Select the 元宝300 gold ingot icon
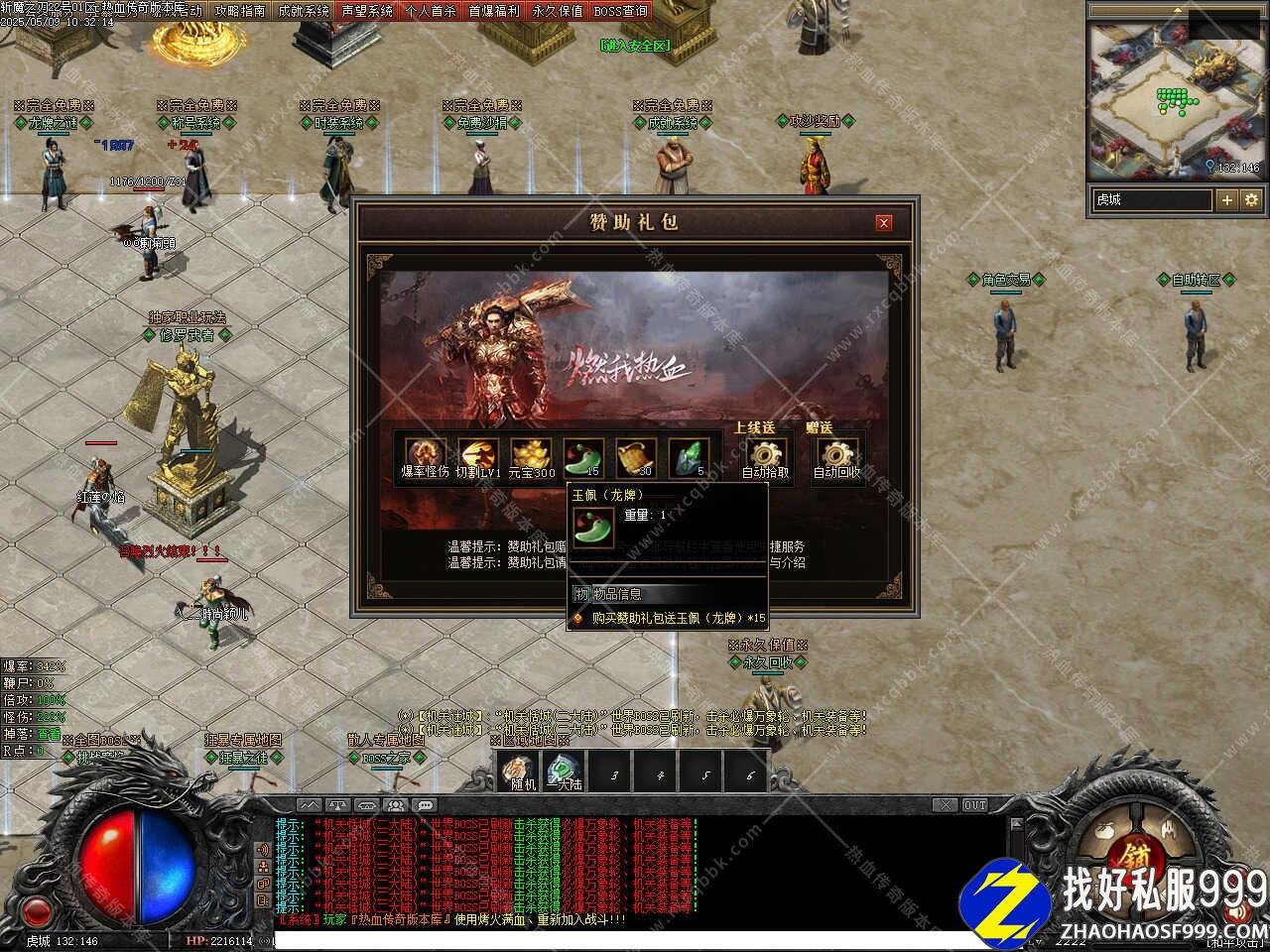The height and width of the screenshot is (952, 1270). coord(531,455)
